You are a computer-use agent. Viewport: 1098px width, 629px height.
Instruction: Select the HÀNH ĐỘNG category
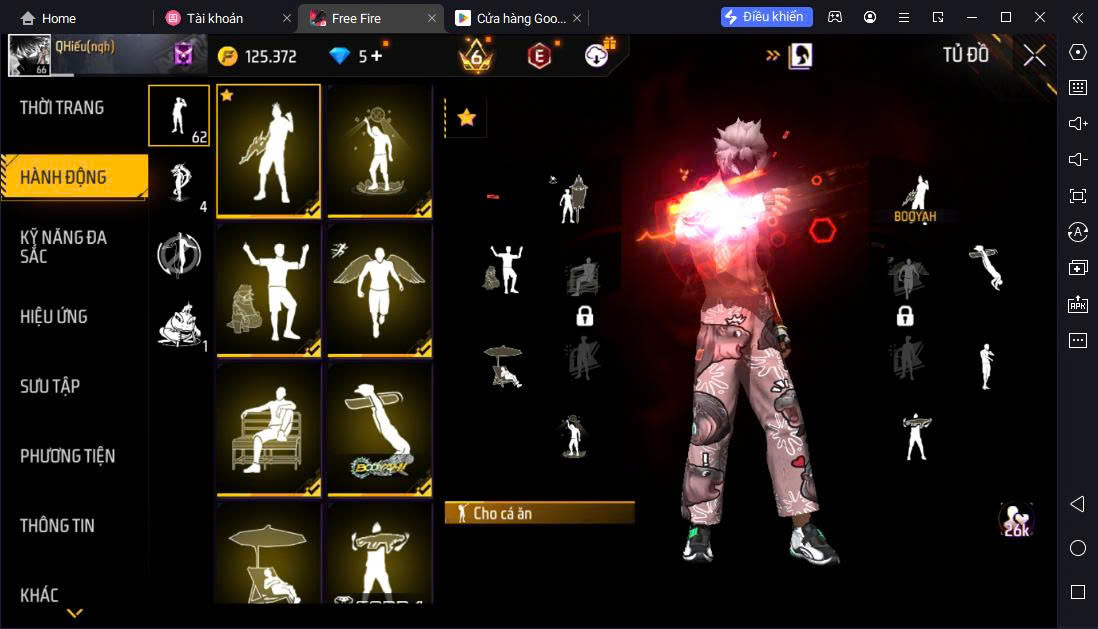tap(64, 178)
